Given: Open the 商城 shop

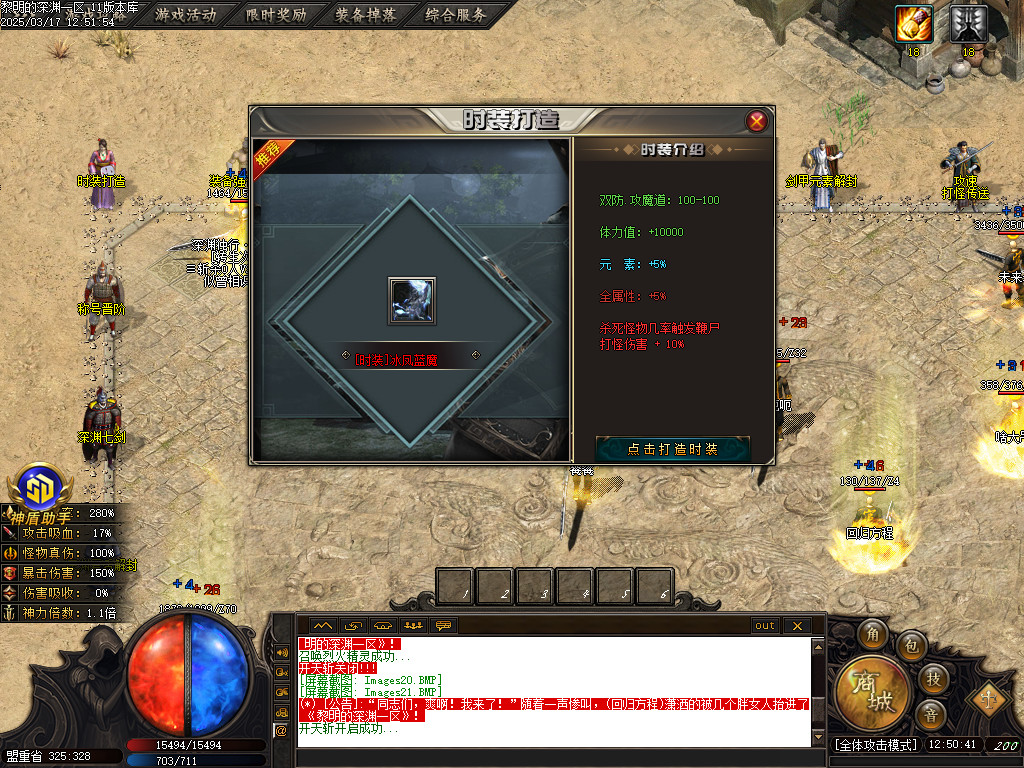Looking at the screenshot, I should [871, 694].
